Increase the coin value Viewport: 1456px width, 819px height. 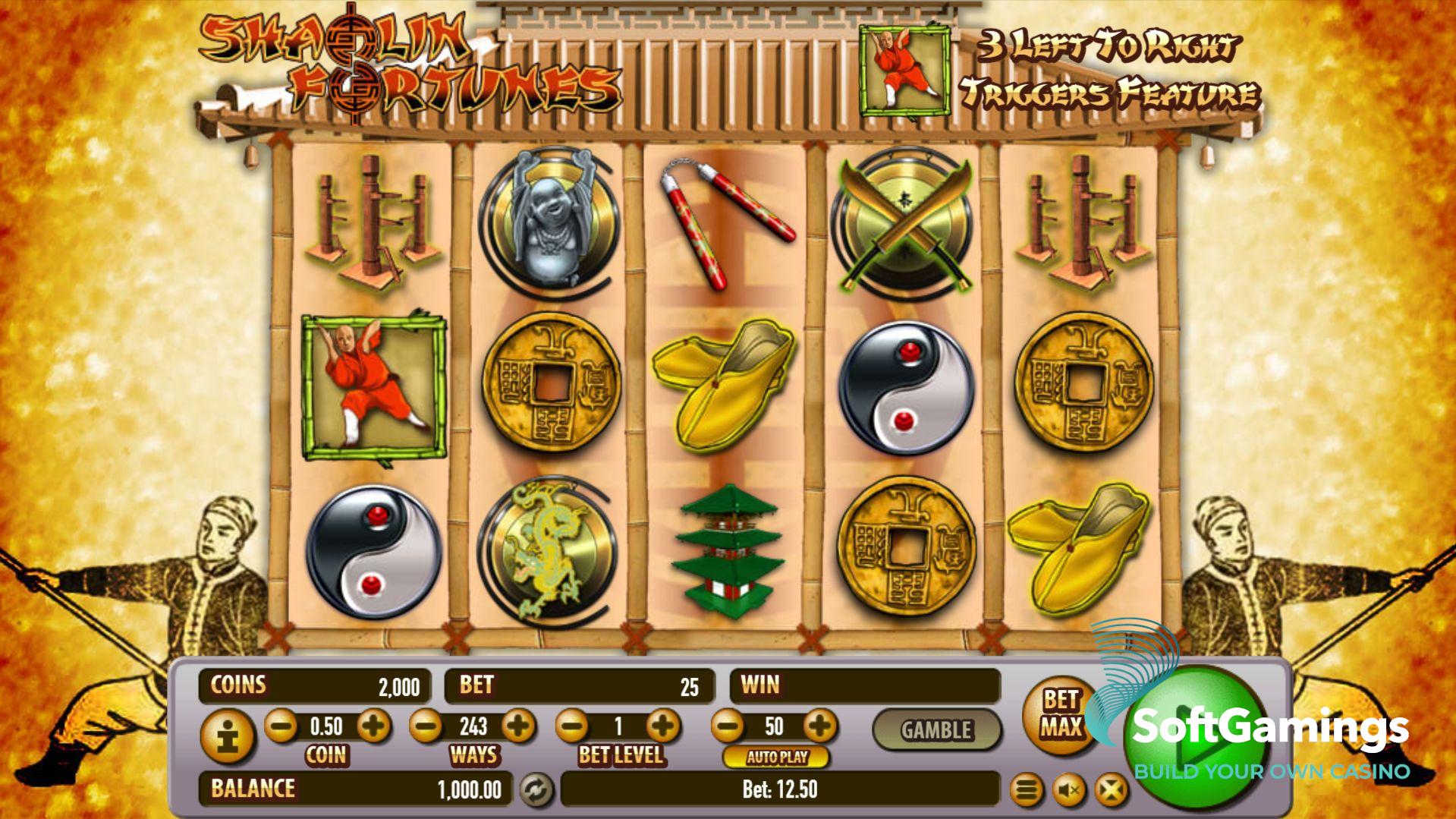[373, 726]
